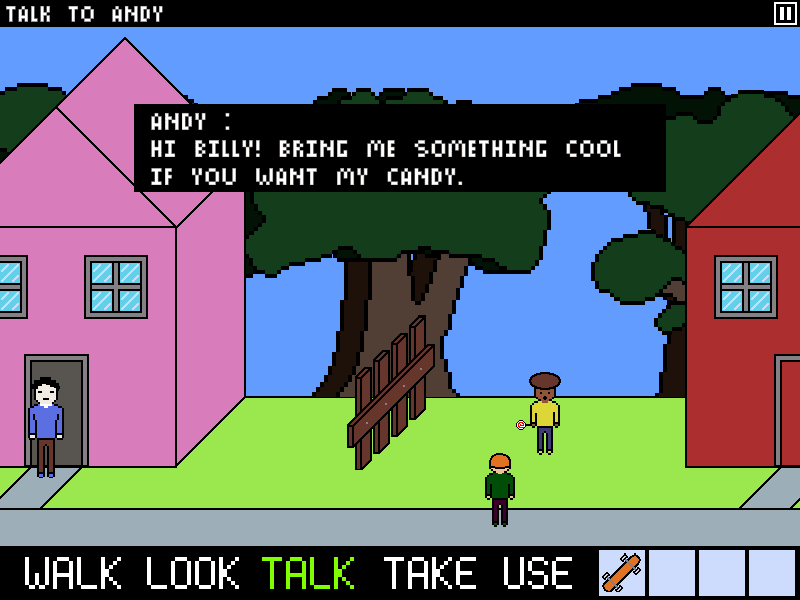The height and width of the screenshot is (600, 800).
Task: Activate the TALK verb
Action: [x=308, y=573]
